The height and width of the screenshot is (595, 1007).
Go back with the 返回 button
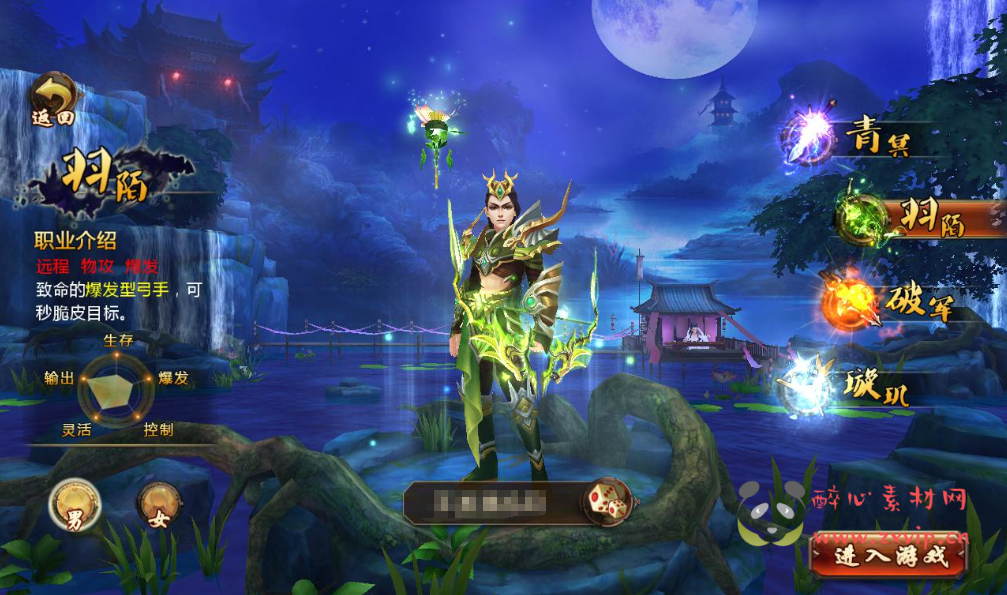(x=55, y=100)
